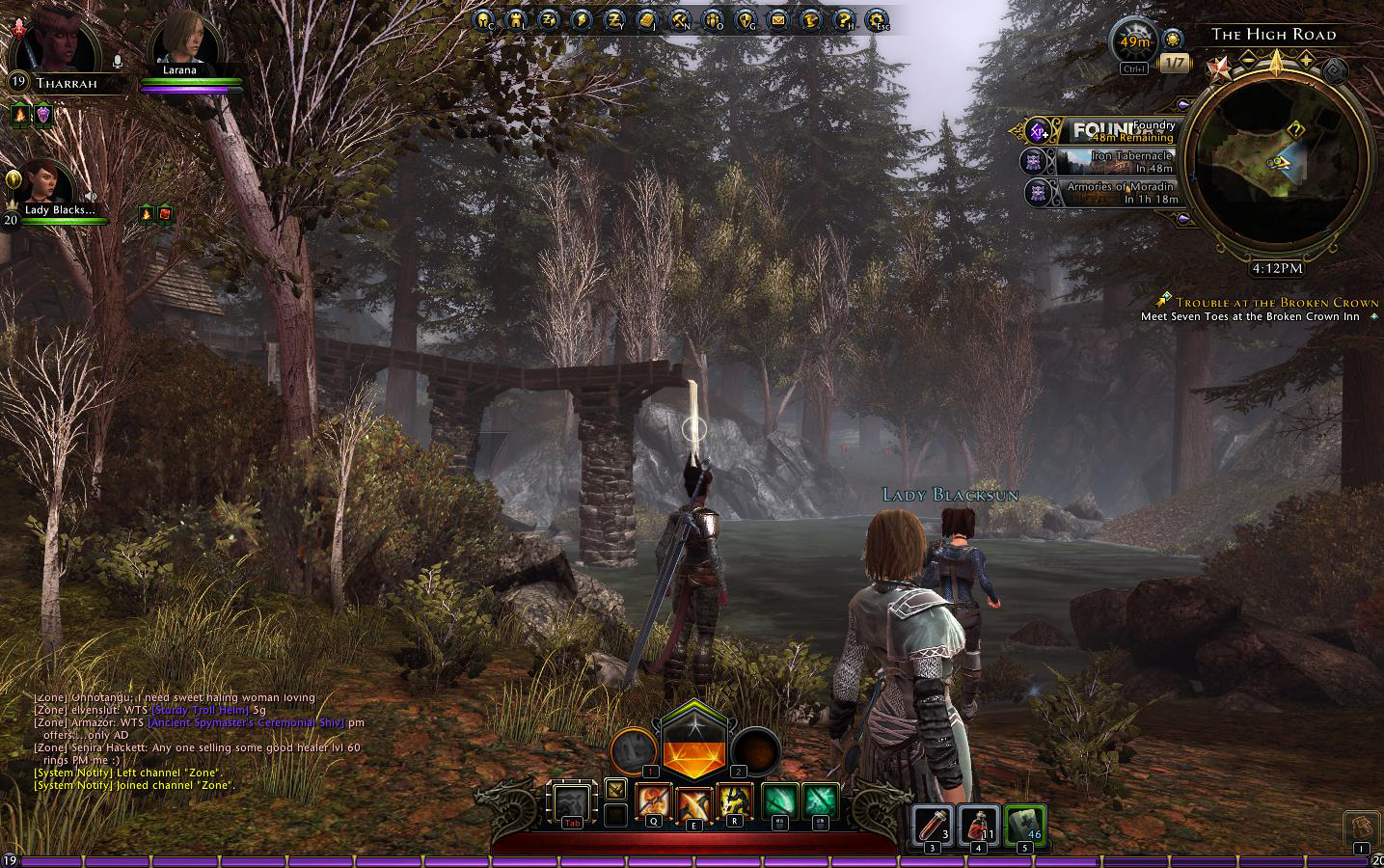This screenshot has width=1384, height=868.
Task: Open the crafting hammers professions icon
Action: tap(679, 18)
